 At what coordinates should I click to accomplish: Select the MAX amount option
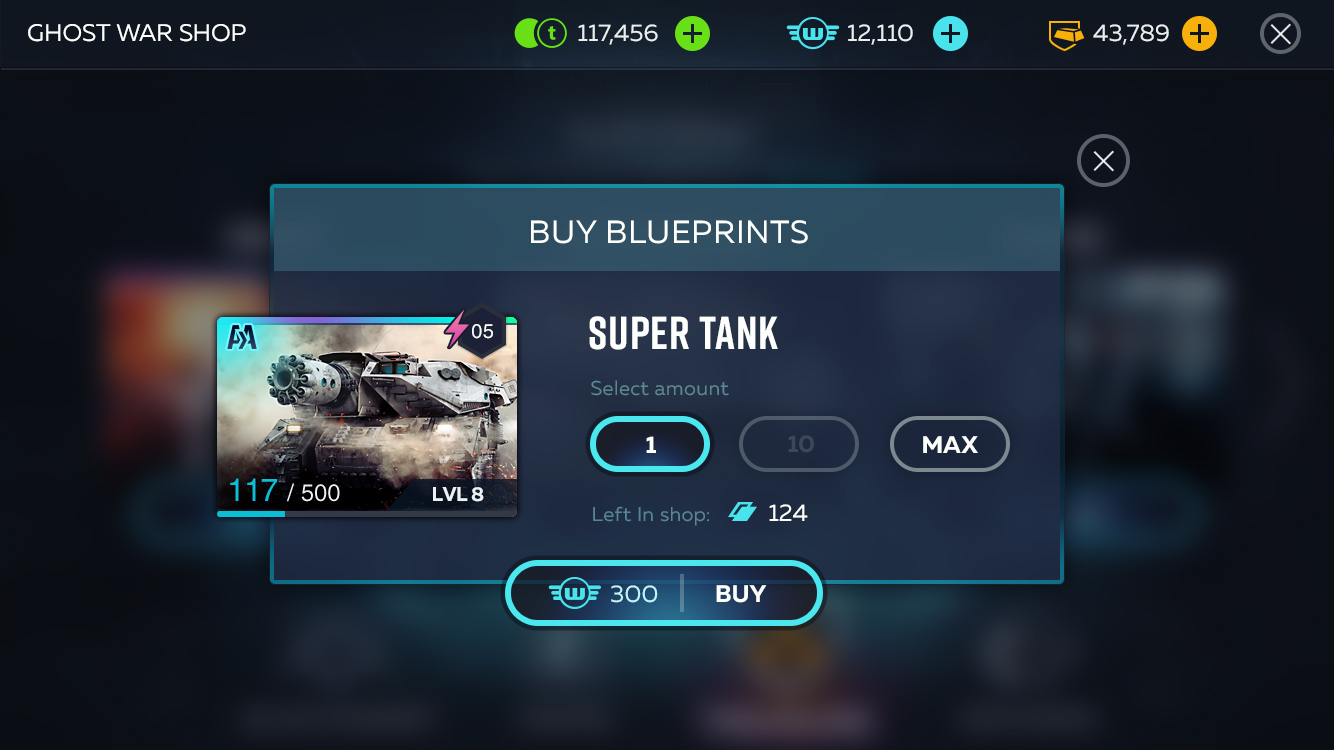(949, 444)
